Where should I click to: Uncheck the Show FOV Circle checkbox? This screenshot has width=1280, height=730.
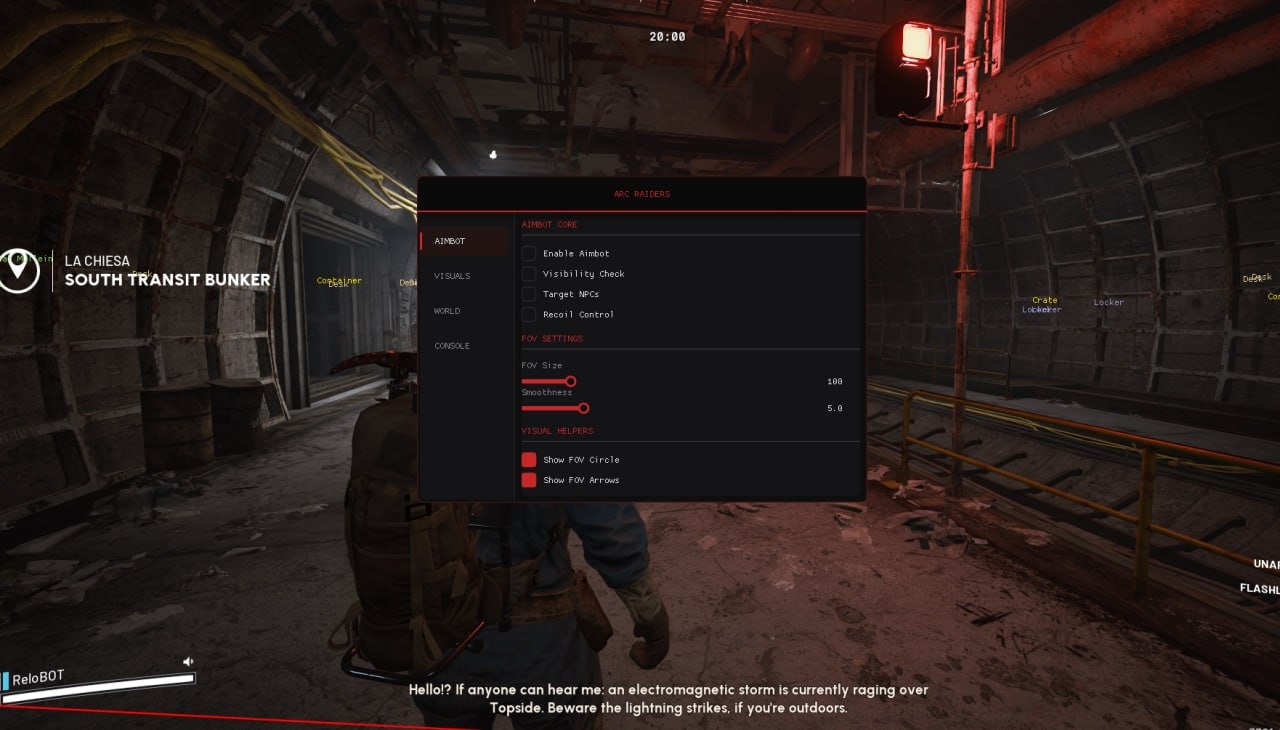coord(529,460)
